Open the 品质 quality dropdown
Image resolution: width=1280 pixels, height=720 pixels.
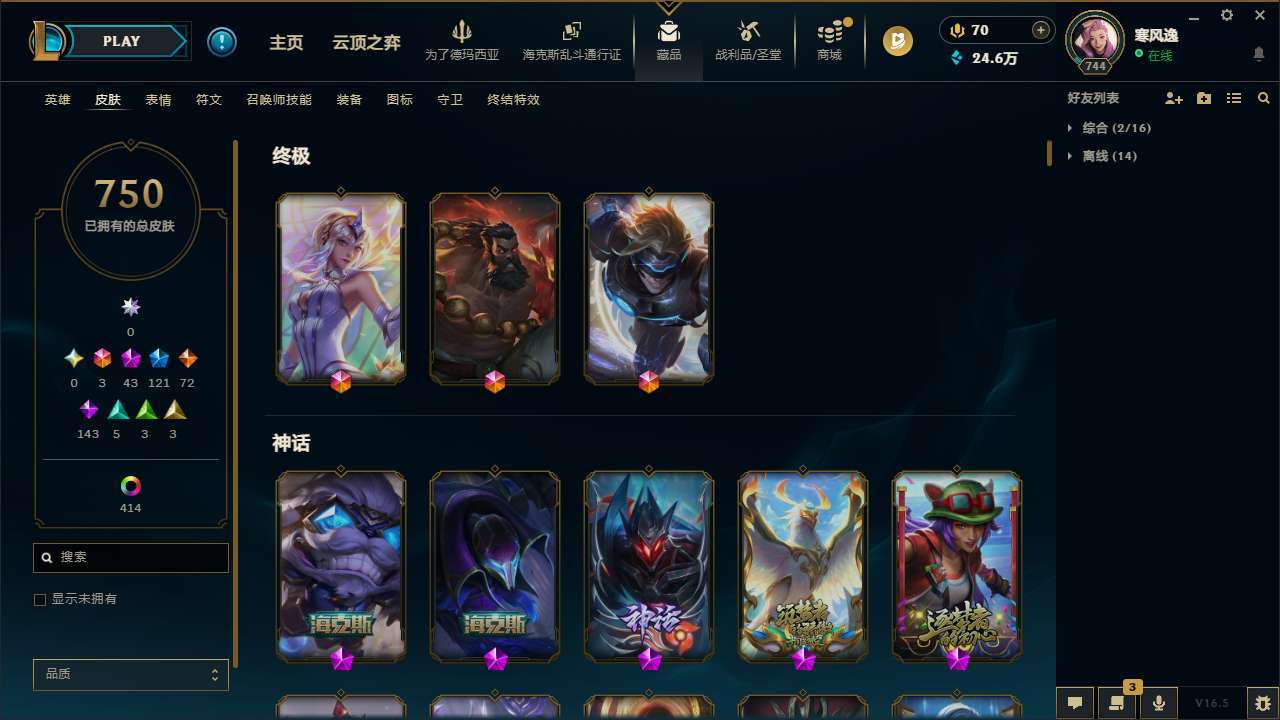coord(130,674)
